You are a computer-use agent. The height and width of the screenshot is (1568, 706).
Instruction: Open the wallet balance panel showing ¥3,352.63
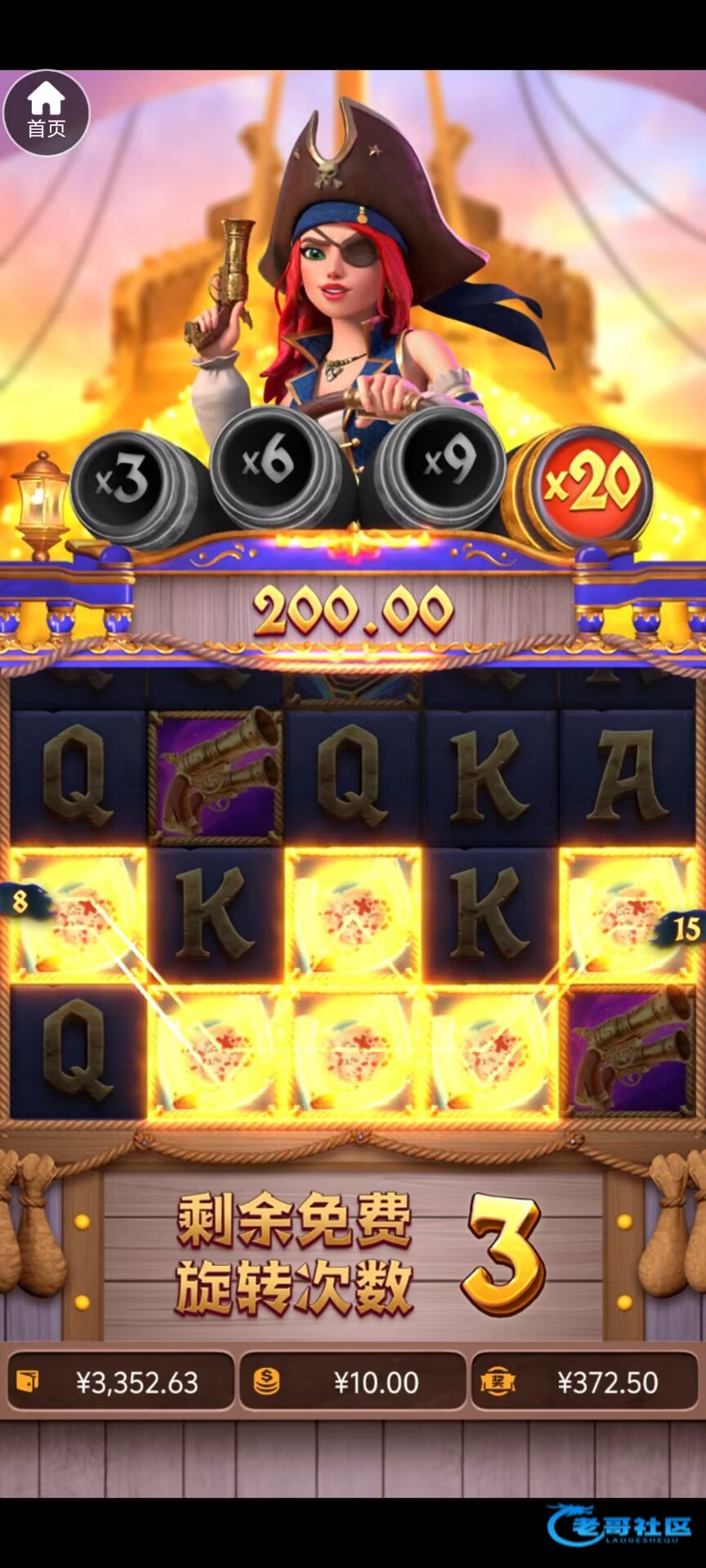click(121, 1382)
